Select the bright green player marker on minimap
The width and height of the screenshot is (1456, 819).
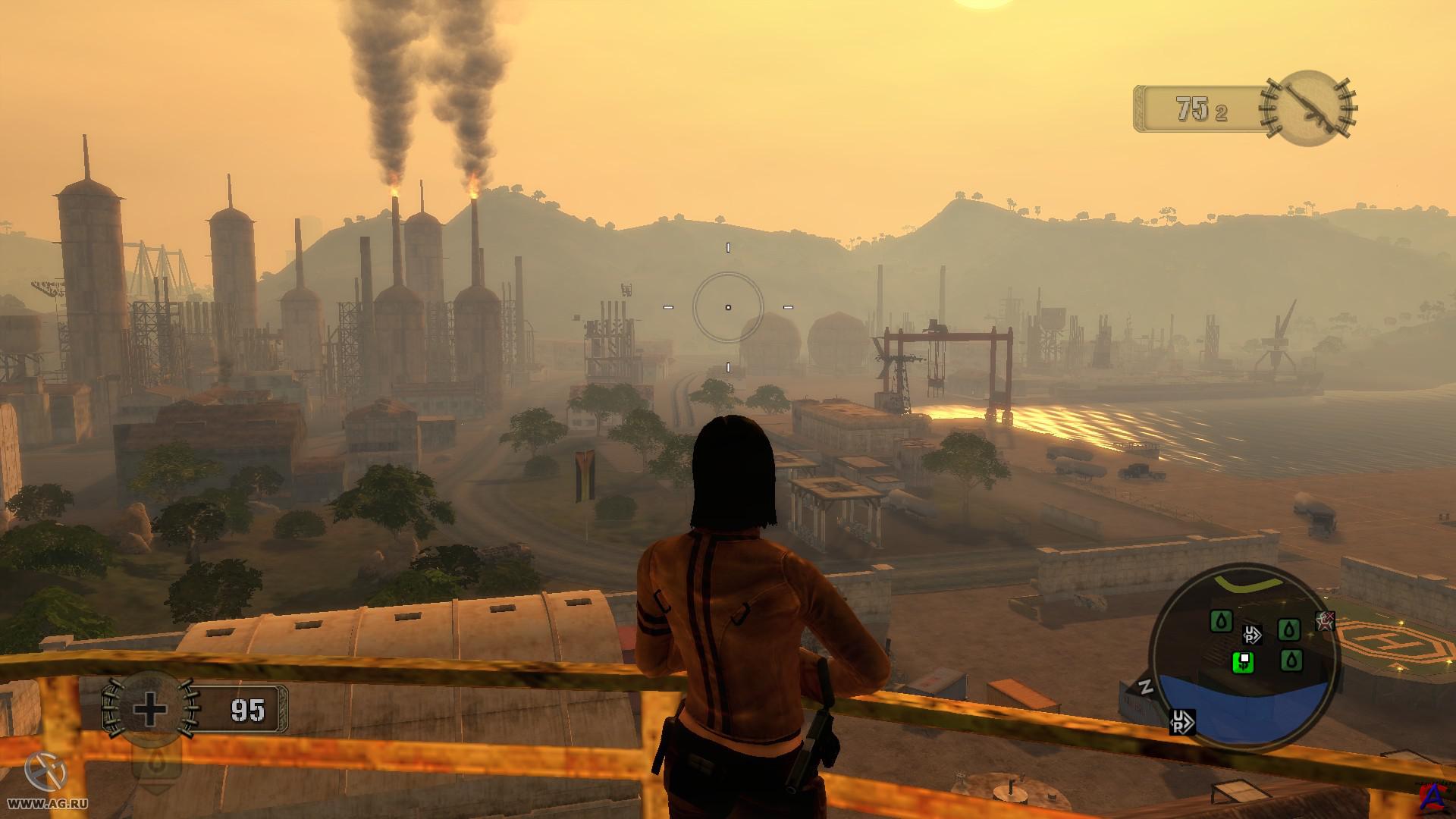click(x=1243, y=662)
